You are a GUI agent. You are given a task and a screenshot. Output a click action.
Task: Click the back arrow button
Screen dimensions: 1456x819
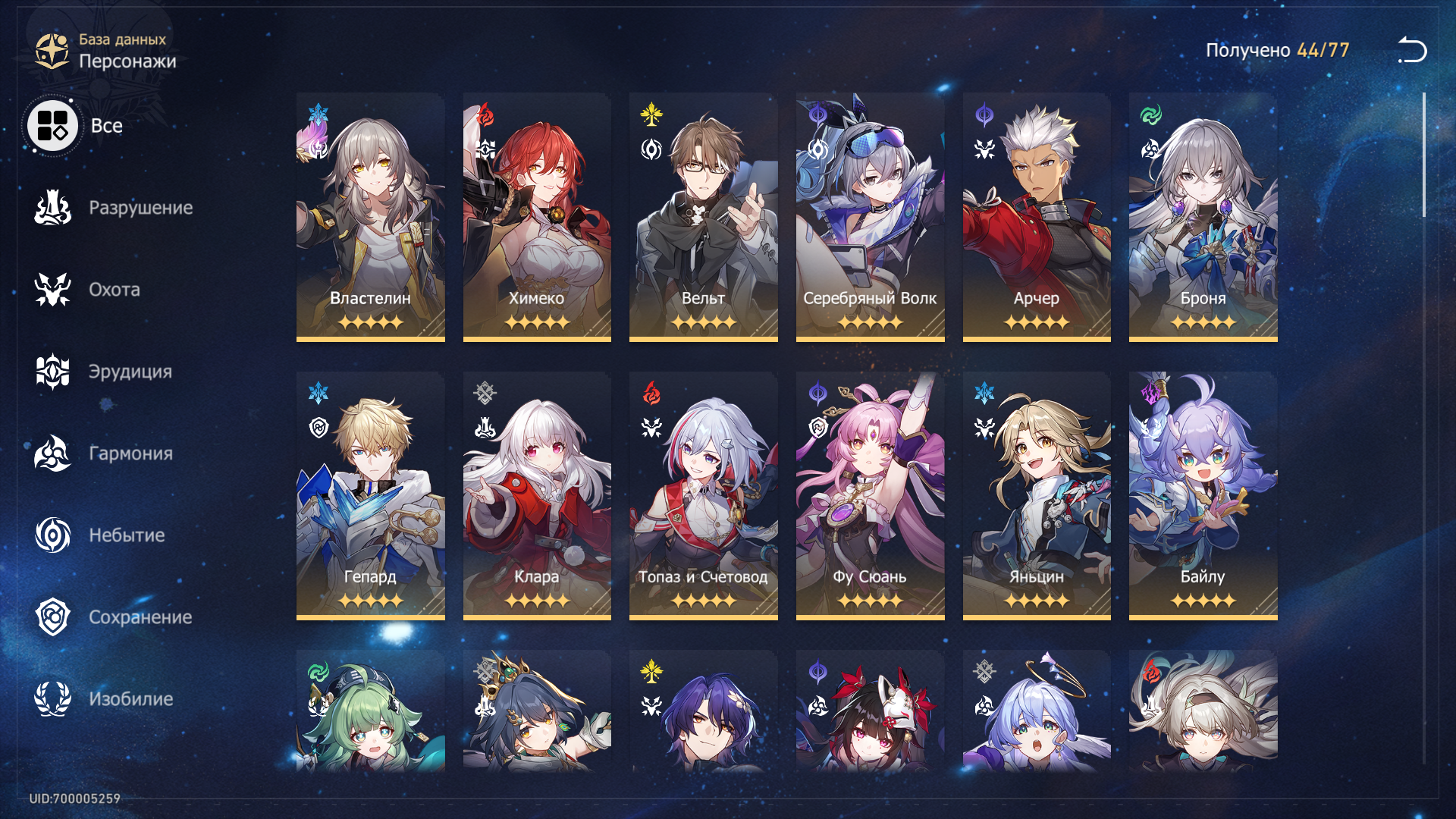tap(1412, 50)
